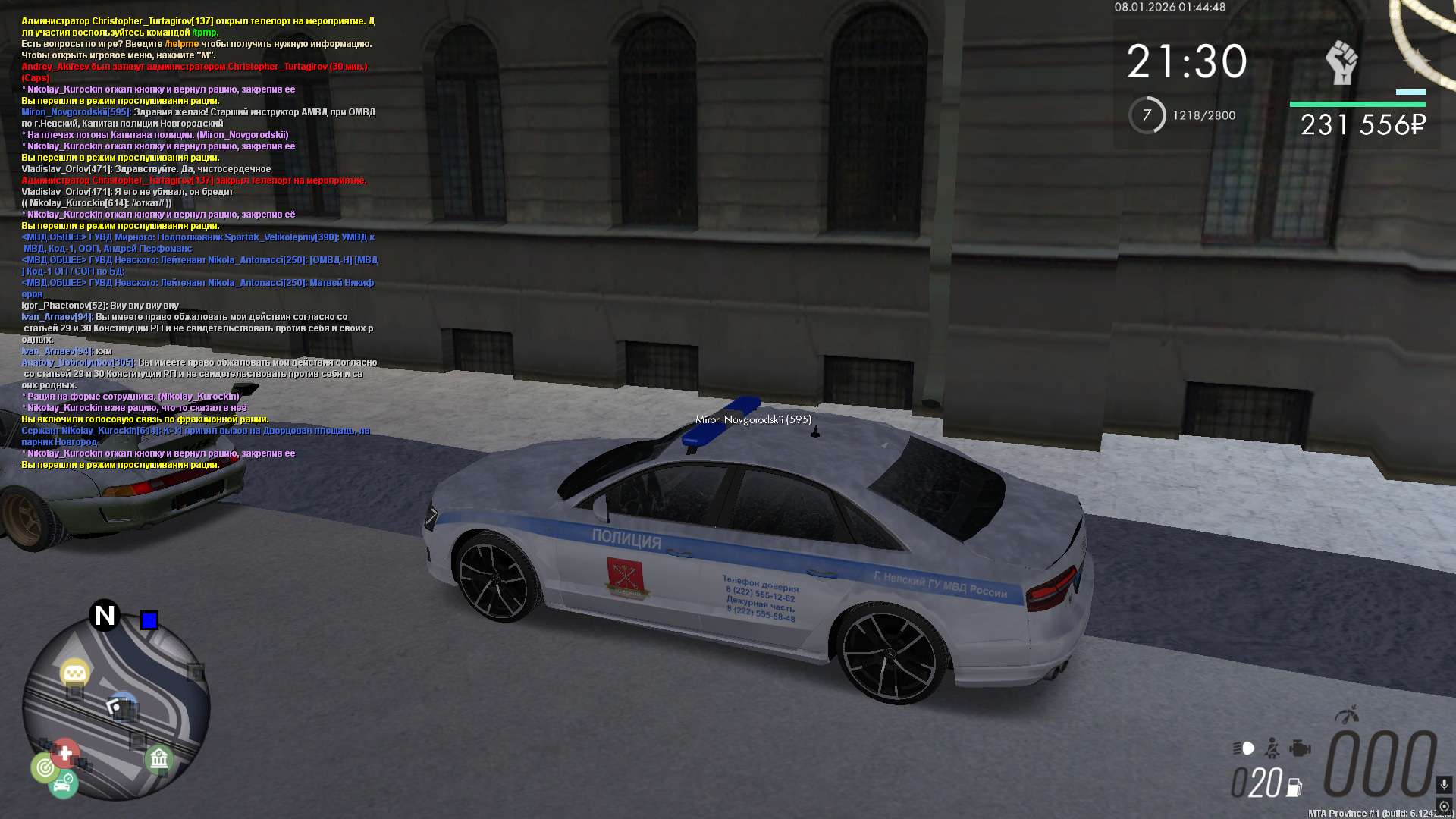Viewport: 1456px width, 819px height.
Task: Click the raised fist icon
Action: (1341, 63)
